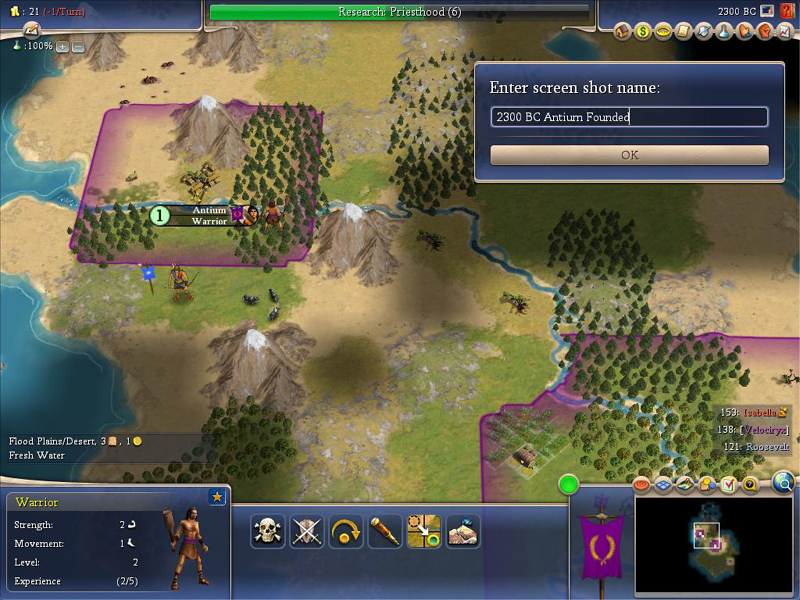Viewport: 800px width, 600px height.
Task: Confirm the screenshot name with OK
Action: (x=629, y=155)
